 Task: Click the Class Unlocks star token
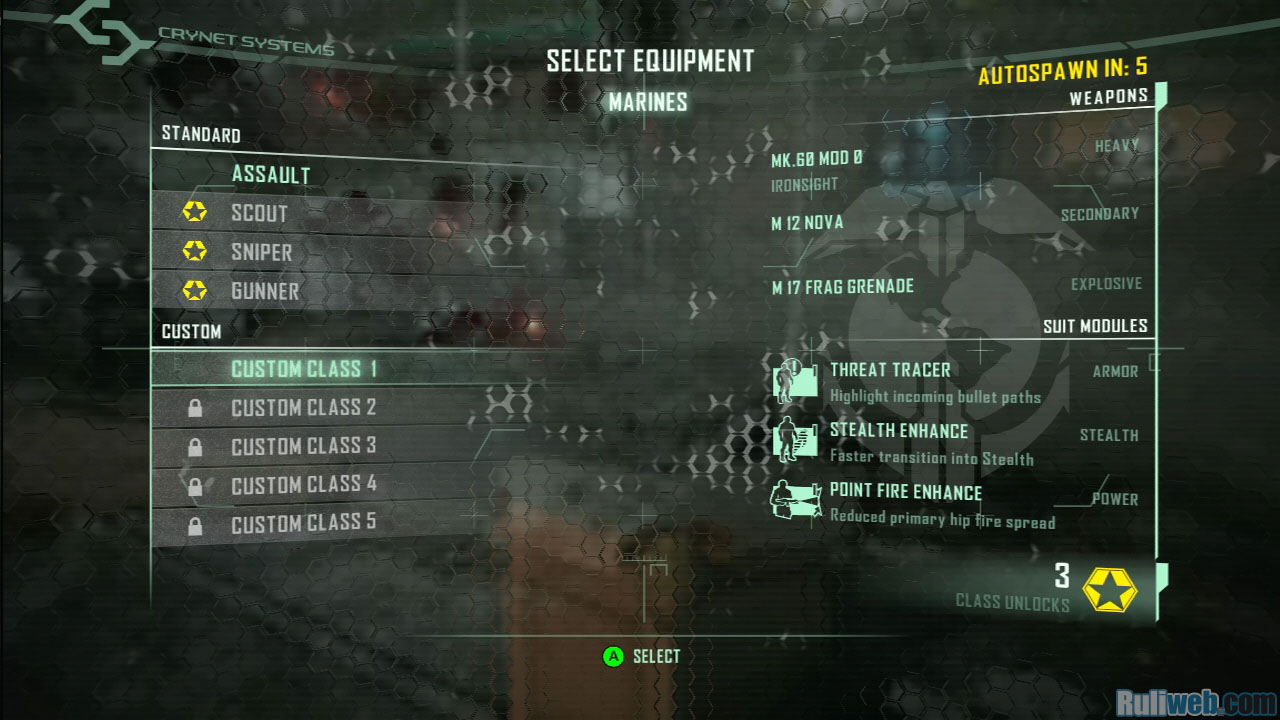1110,589
